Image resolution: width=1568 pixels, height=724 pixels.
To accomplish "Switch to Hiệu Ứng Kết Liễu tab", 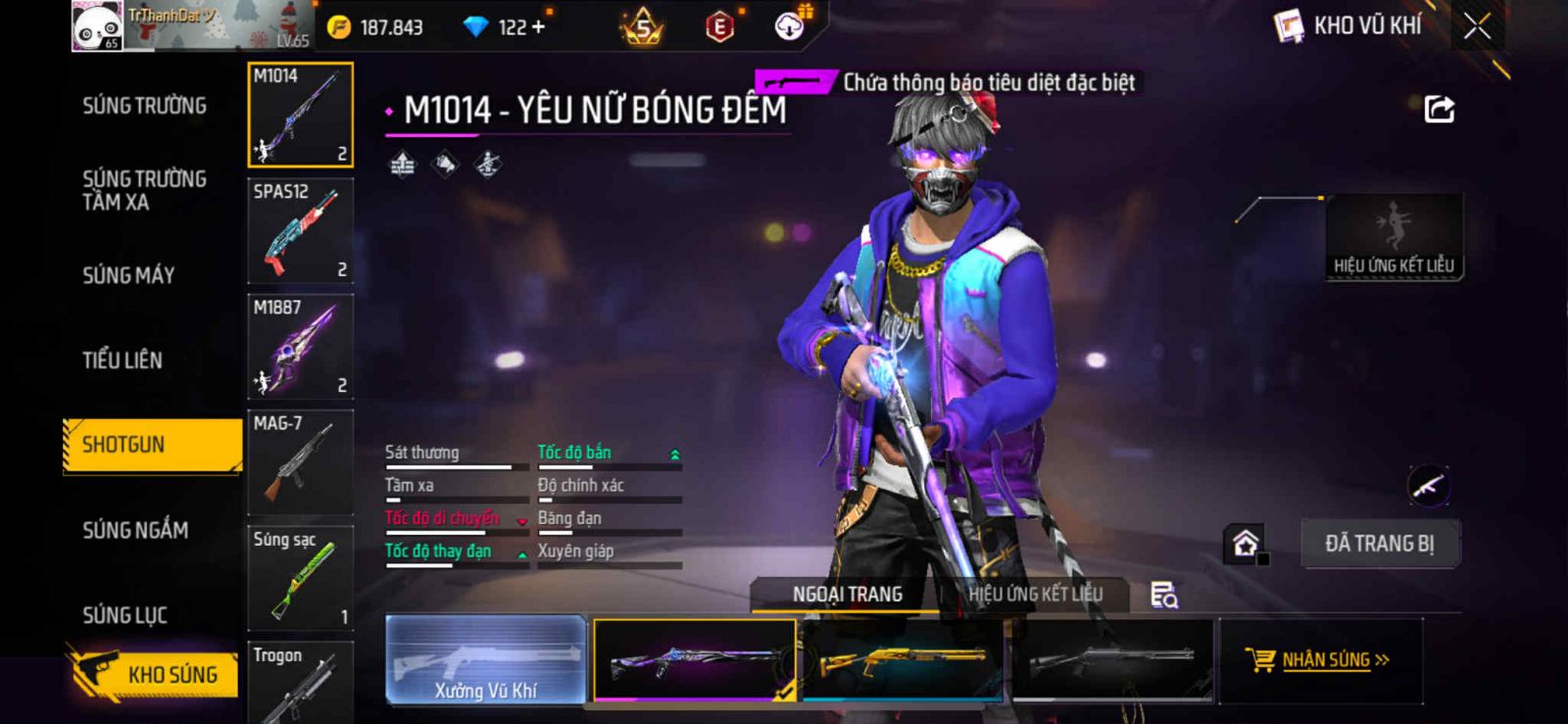I will (x=1035, y=594).
